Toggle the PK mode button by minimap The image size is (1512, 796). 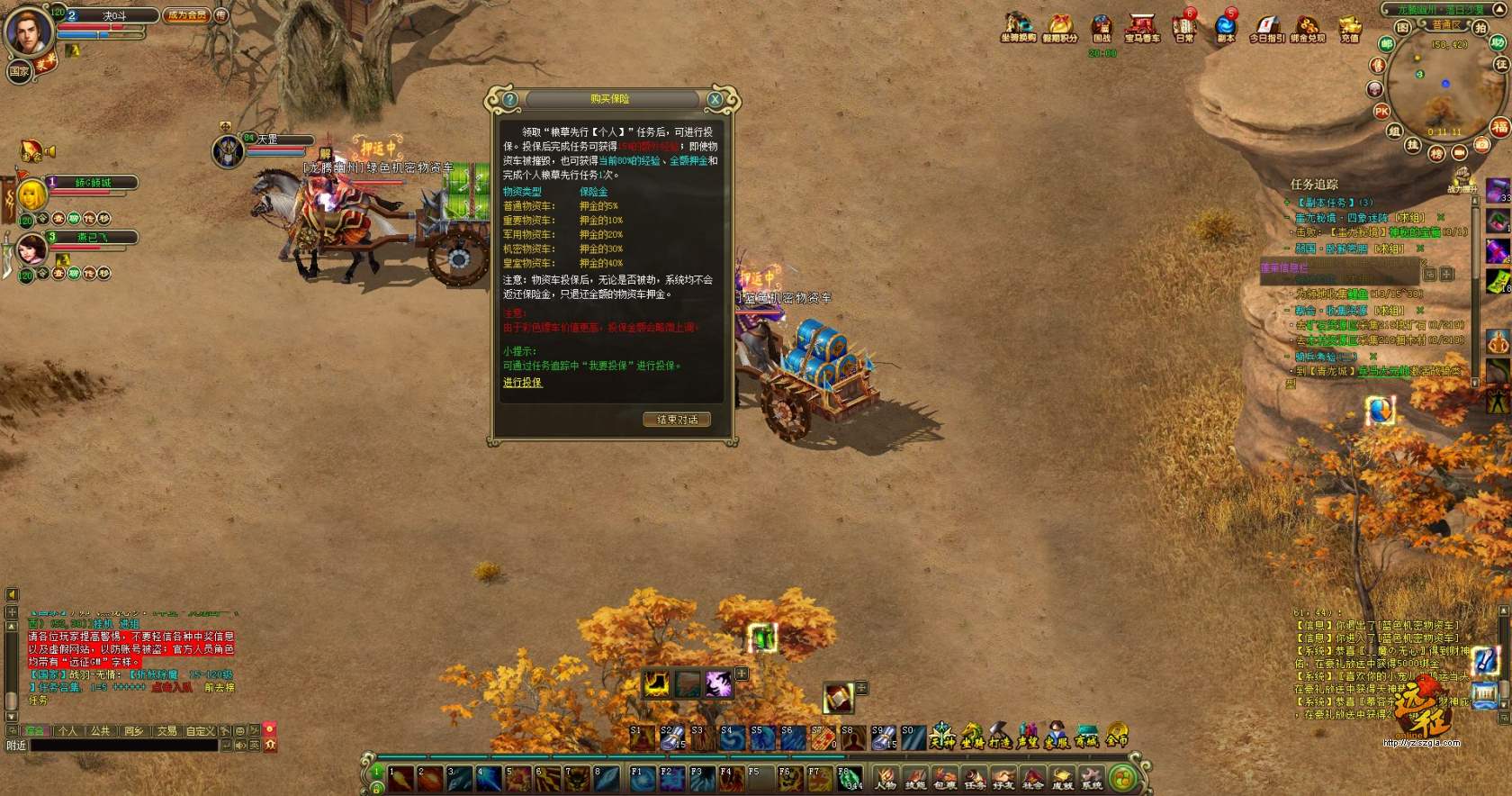1382,112
